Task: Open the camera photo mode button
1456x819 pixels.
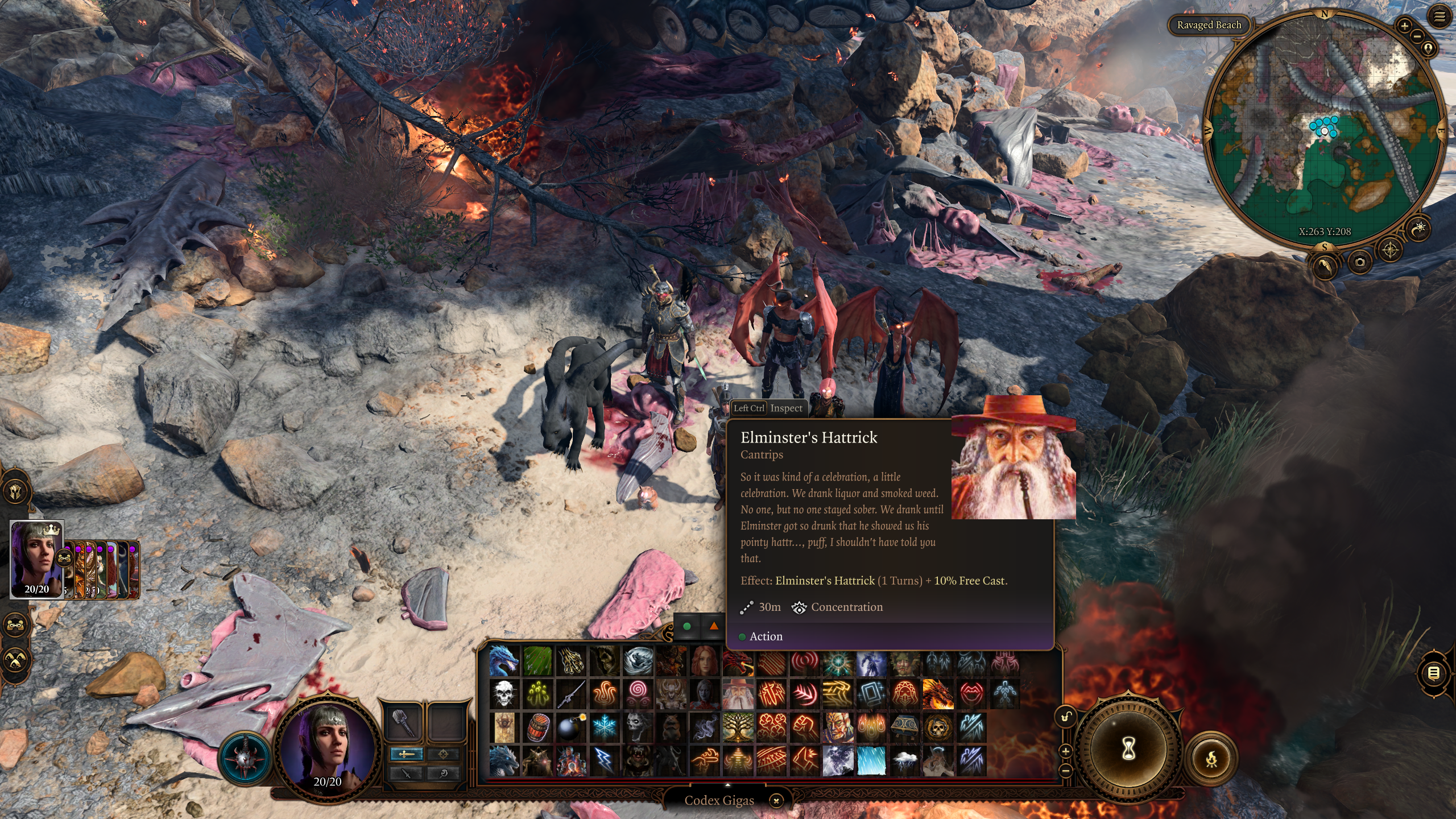Action: 1360,262
